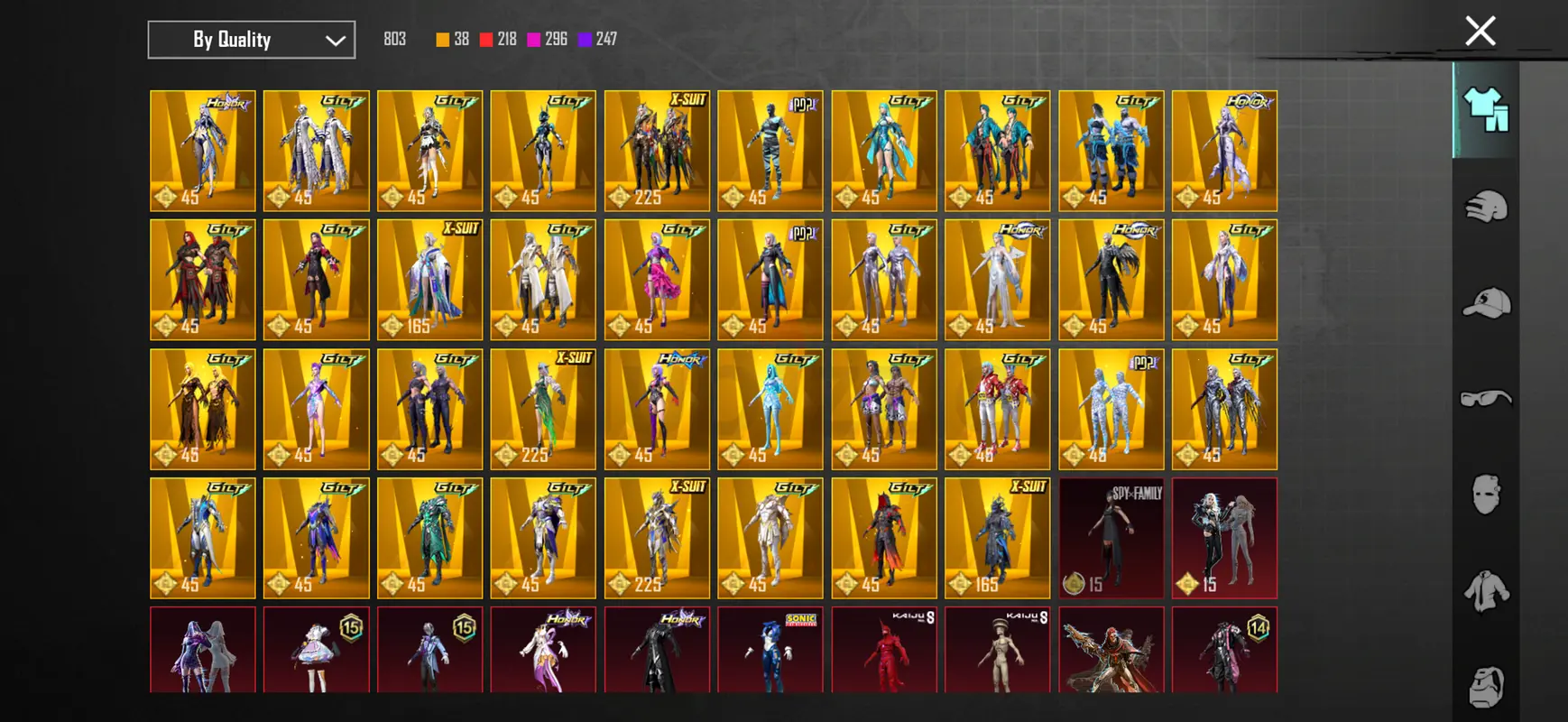Select the Sonic crossover outfit
The height and width of the screenshot is (722, 1568).
[x=770, y=650]
